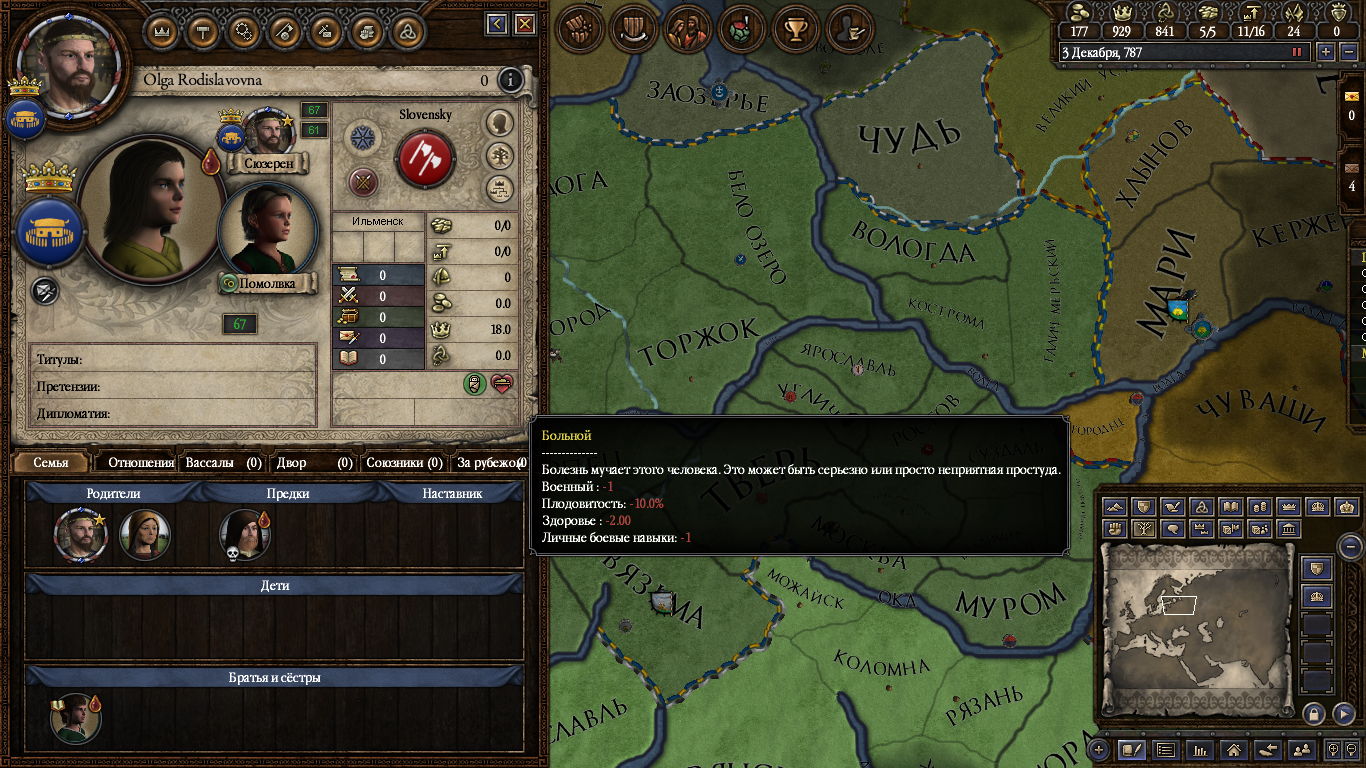Screen dimensions: 1366x768
Task: Open the character info 'i' button
Action: 510,80
